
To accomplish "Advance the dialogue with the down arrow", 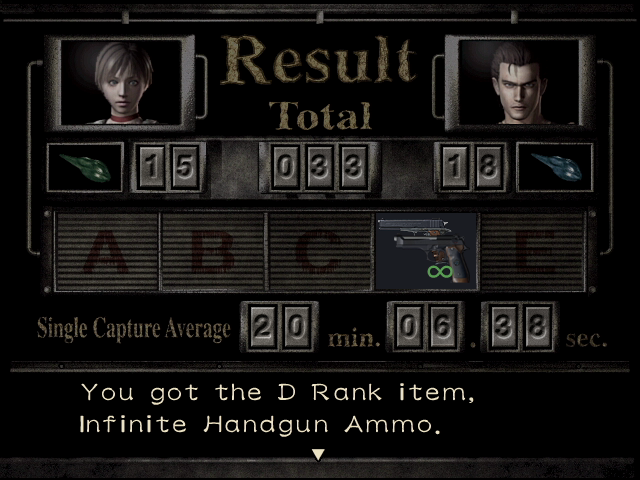I will (x=319, y=455).
